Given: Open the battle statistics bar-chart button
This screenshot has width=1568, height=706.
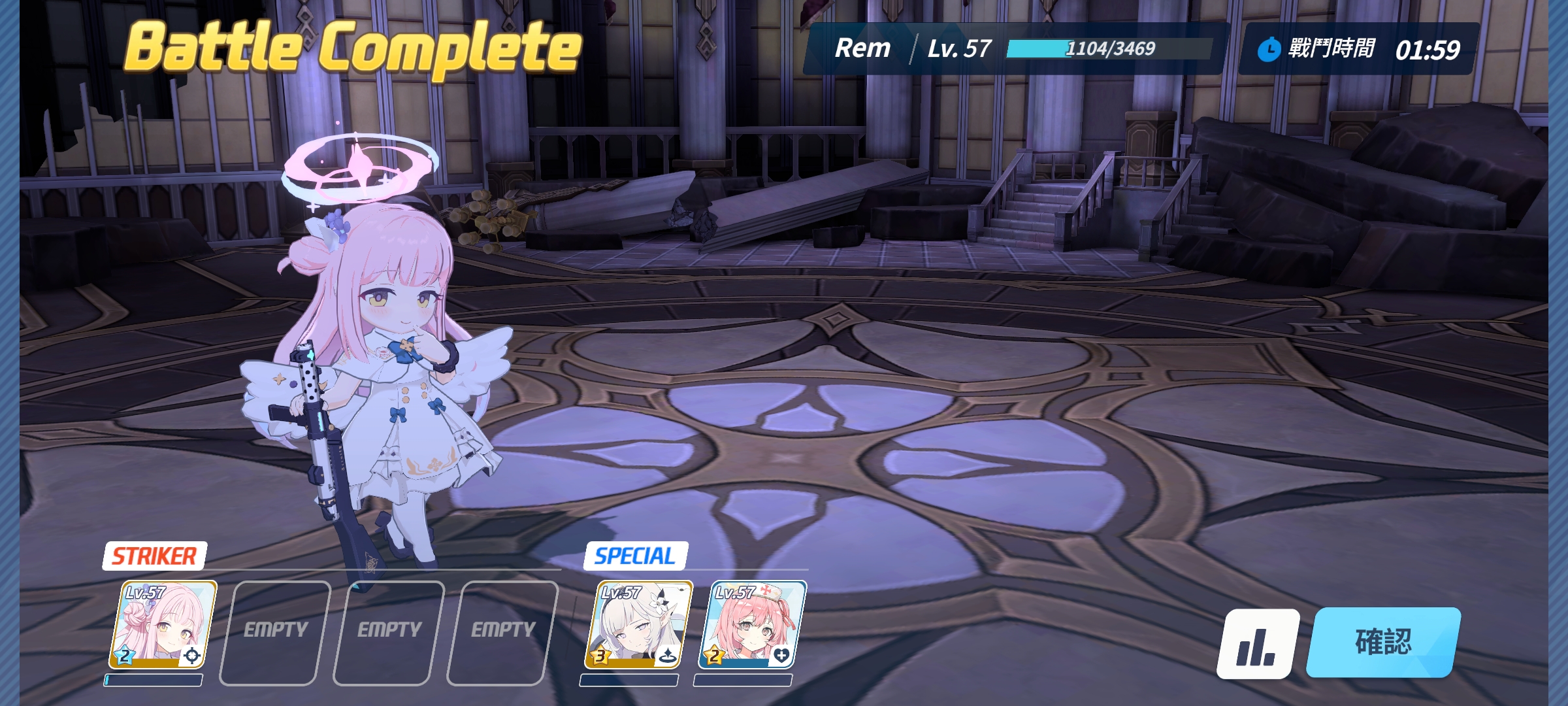Looking at the screenshot, I should coord(1257,644).
